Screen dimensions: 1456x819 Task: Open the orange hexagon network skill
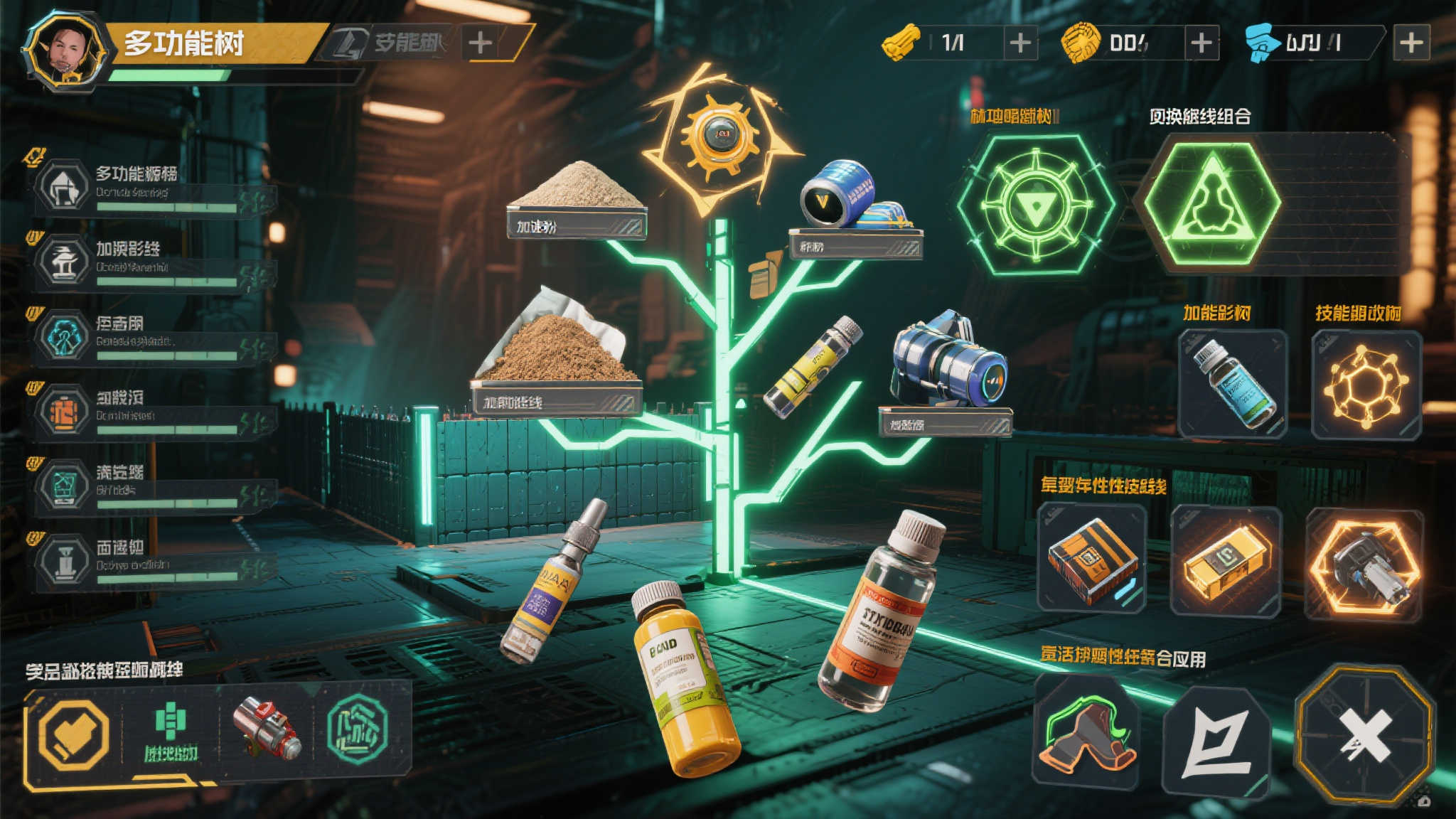(x=1366, y=384)
